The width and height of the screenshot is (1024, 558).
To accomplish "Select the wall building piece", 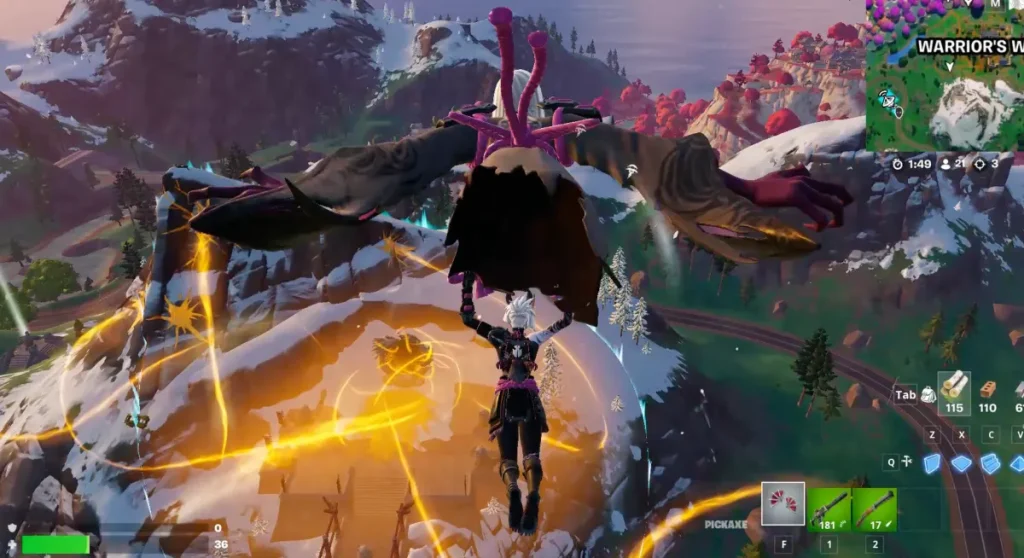I will (x=932, y=463).
